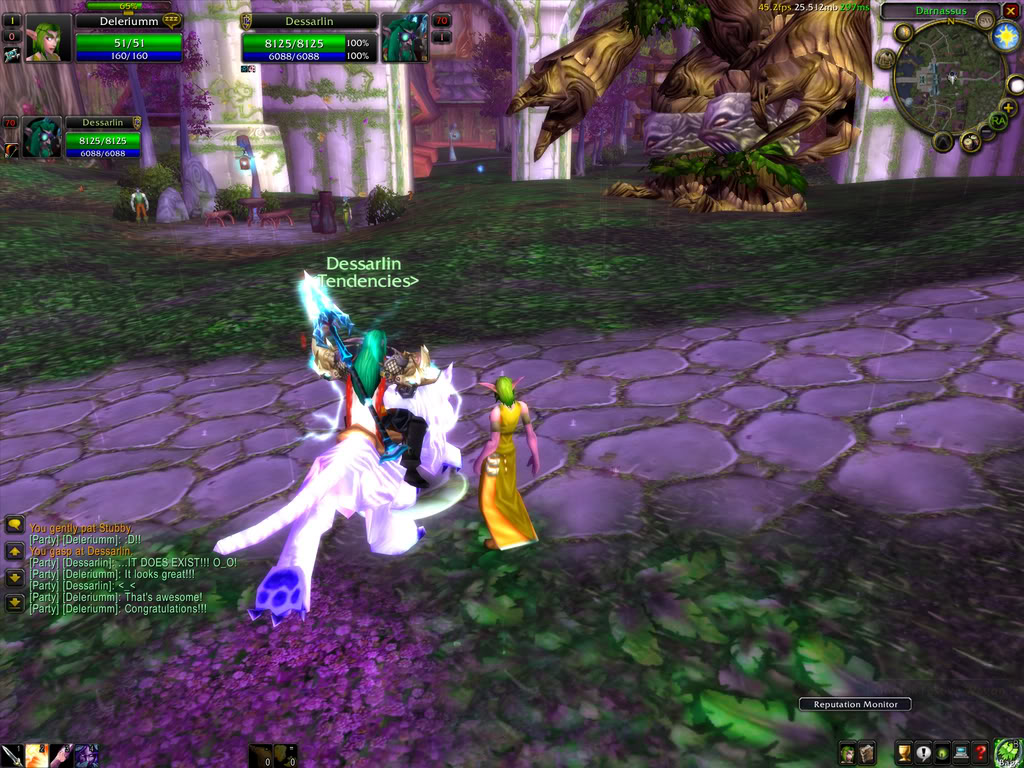Activate the sword attack ability in slot 1
This screenshot has width=1024, height=768.
click(11, 755)
